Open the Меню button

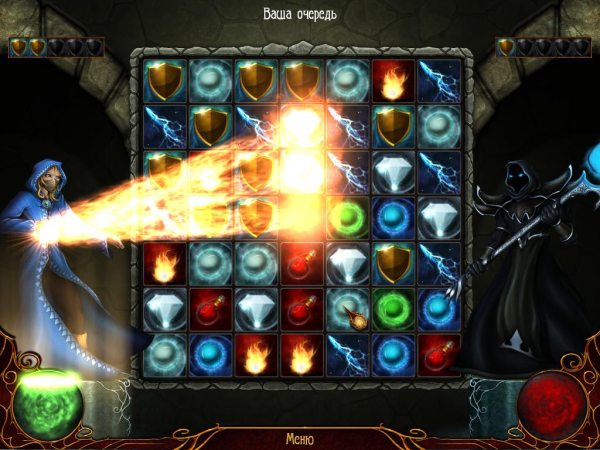click(x=300, y=438)
